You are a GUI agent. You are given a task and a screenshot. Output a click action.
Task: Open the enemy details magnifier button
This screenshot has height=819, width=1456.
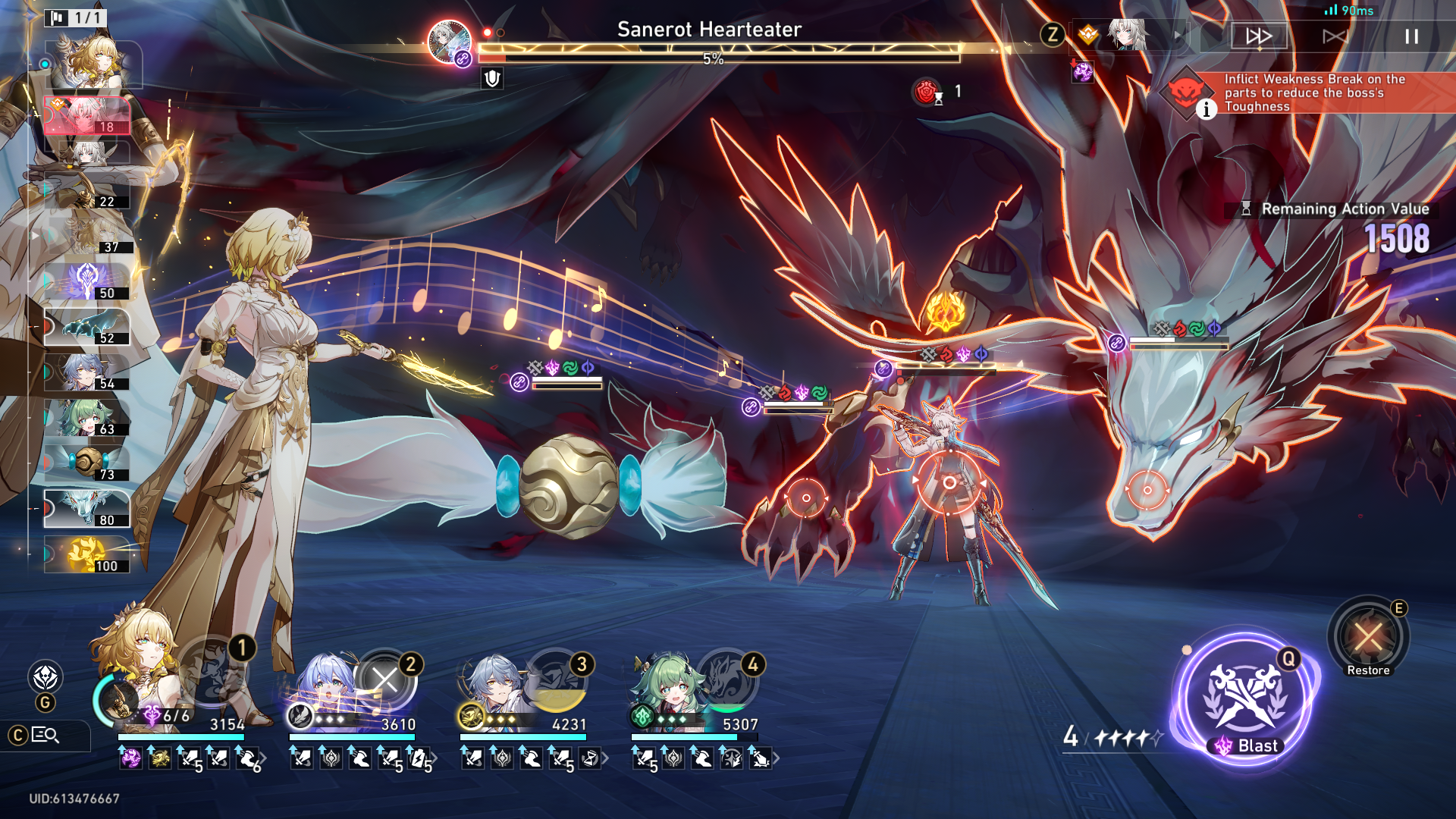pyautogui.click(x=45, y=735)
